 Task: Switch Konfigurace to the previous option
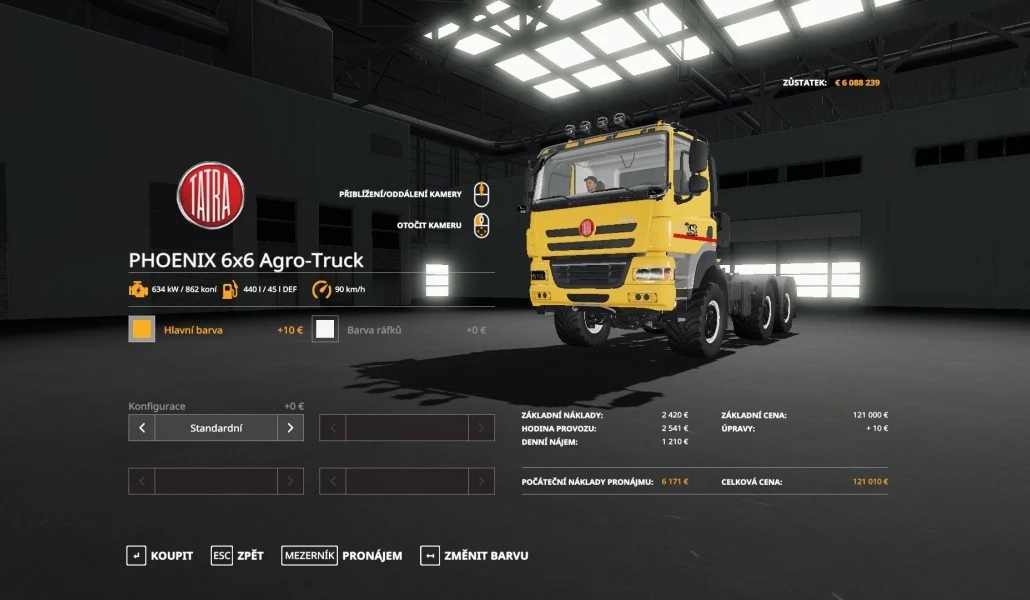(x=142, y=428)
